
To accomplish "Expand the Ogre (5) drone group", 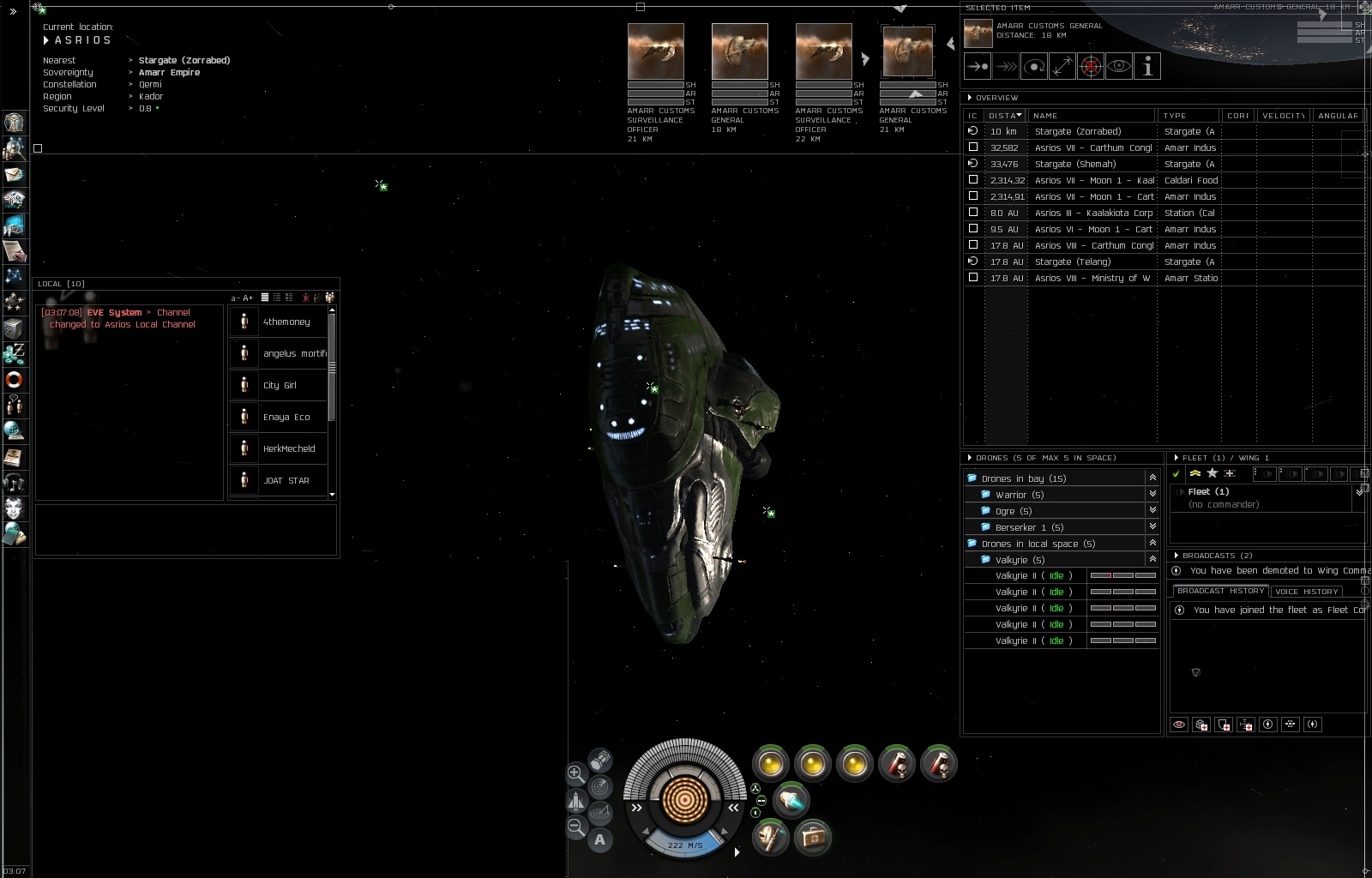I will pos(1152,511).
